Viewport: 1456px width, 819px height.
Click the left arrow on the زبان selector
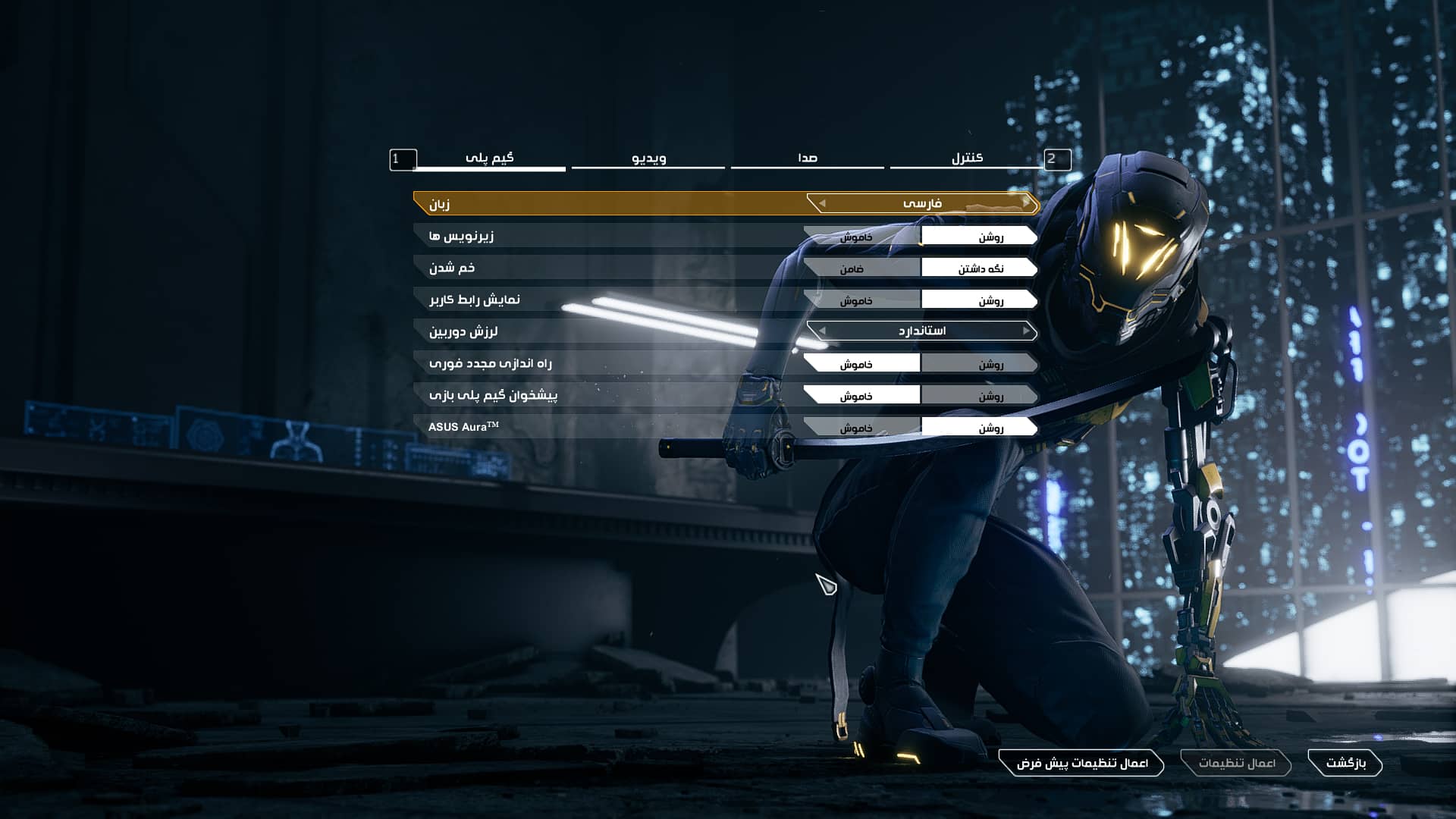(x=822, y=203)
